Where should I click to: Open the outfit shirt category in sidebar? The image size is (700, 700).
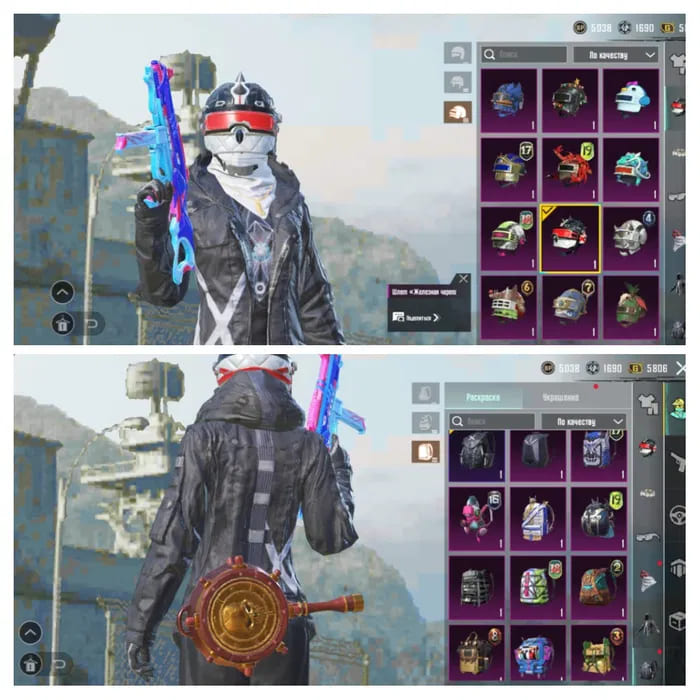(648, 401)
